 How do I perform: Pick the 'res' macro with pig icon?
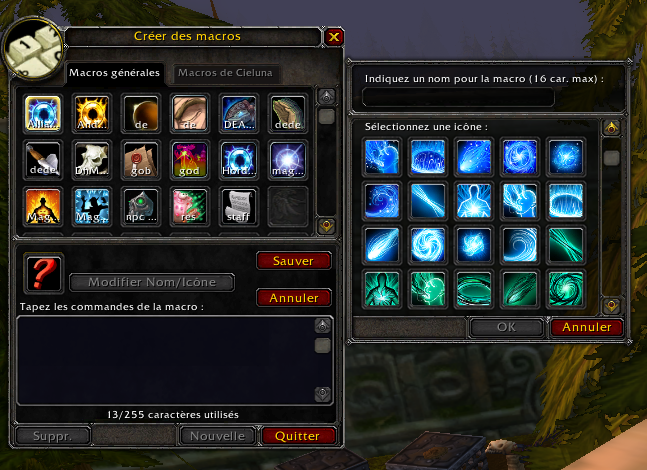pyautogui.click(x=190, y=203)
